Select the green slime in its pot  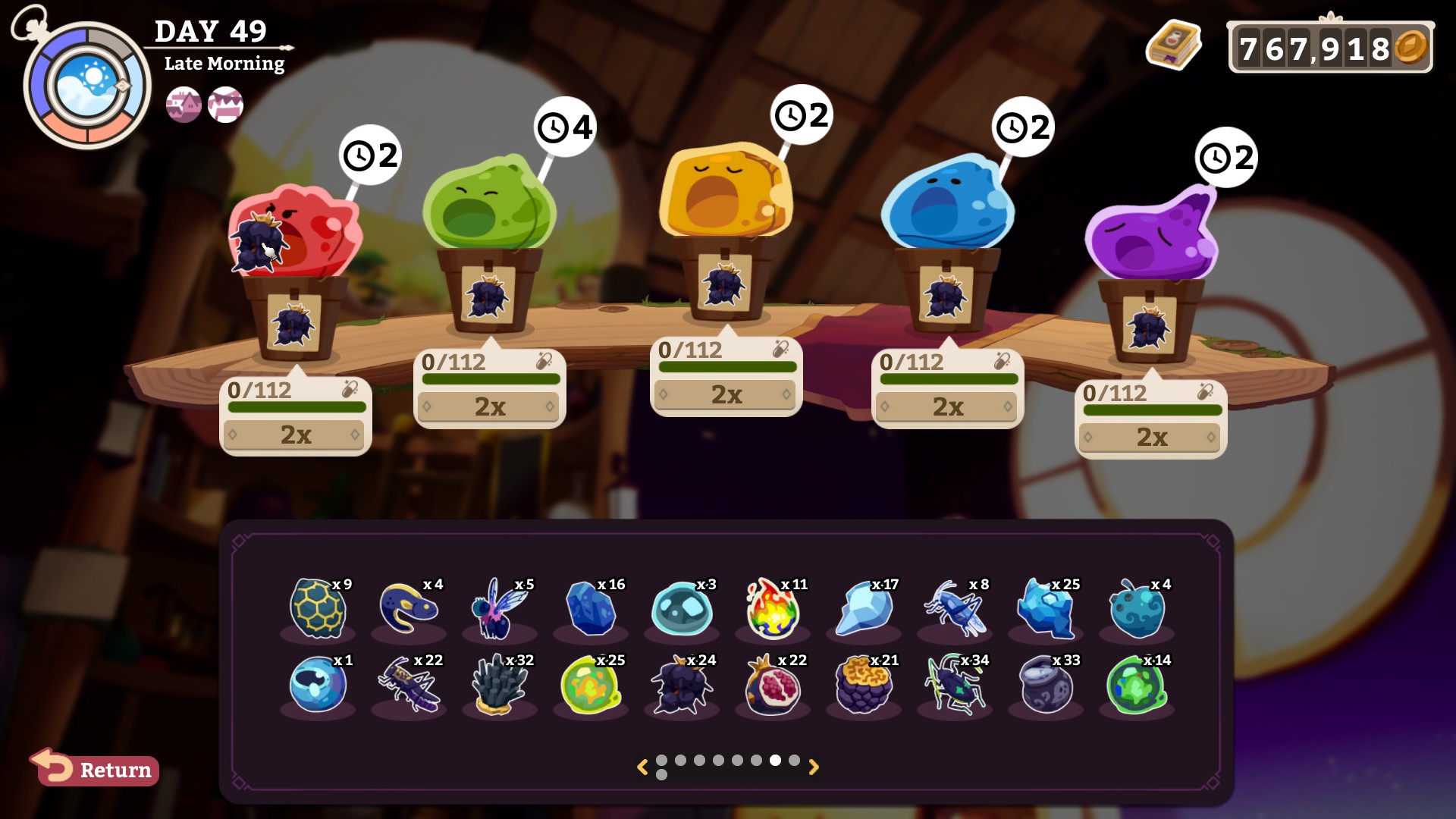tap(489, 205)
